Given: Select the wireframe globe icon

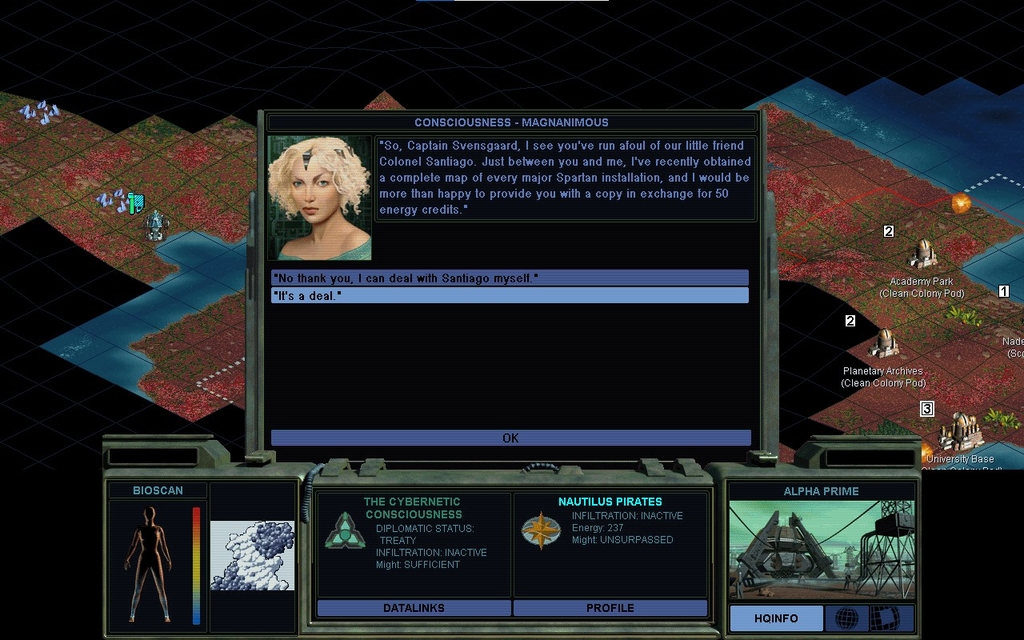Looking at the screenshot, I should [846, 618].
